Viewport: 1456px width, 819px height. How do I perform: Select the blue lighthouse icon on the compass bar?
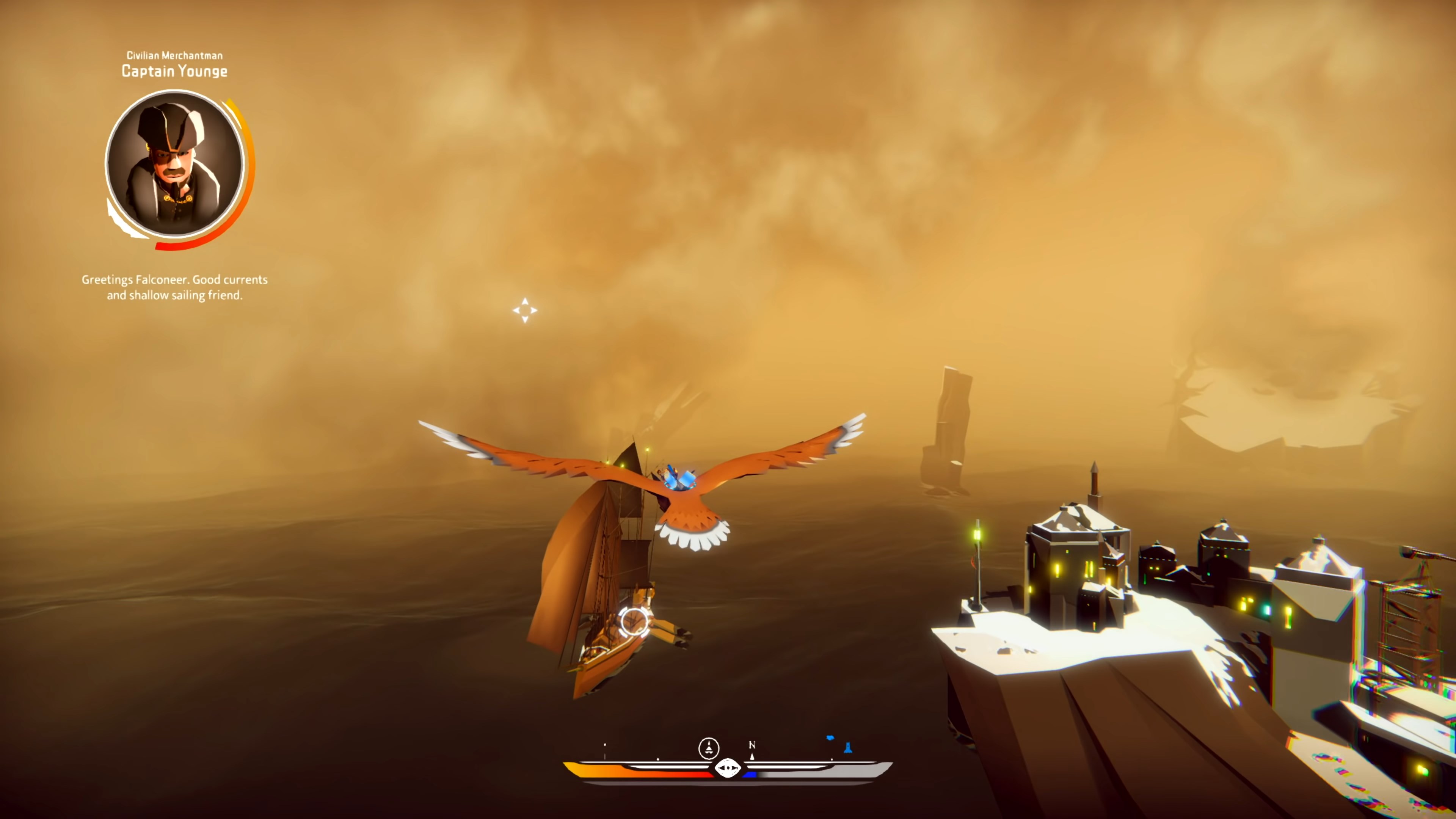point(849,747)
